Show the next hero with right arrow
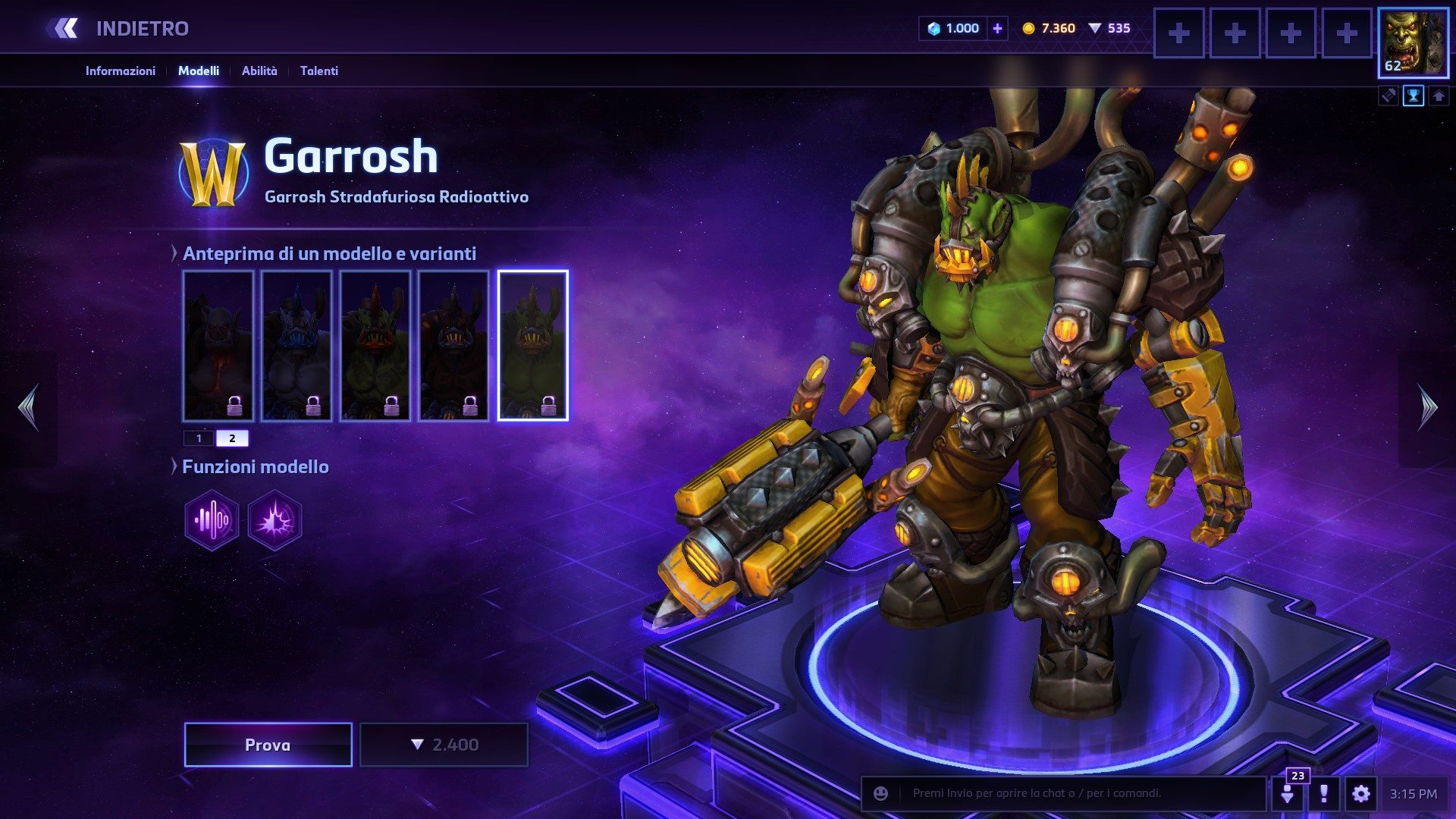Viewport: 1456px width, 819px height. 1427,408
